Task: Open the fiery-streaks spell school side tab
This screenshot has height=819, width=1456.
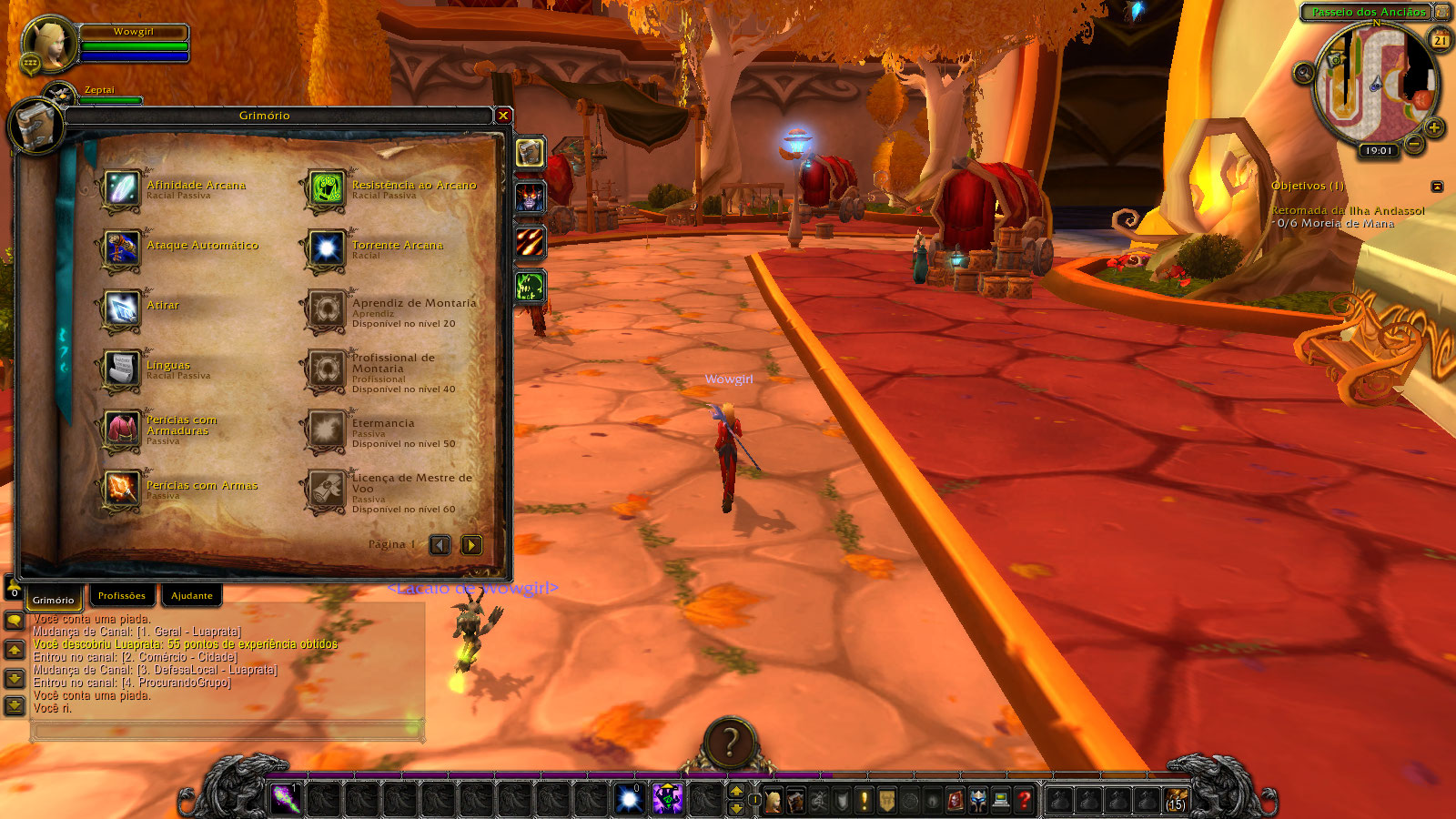Action: pos(531,242)
